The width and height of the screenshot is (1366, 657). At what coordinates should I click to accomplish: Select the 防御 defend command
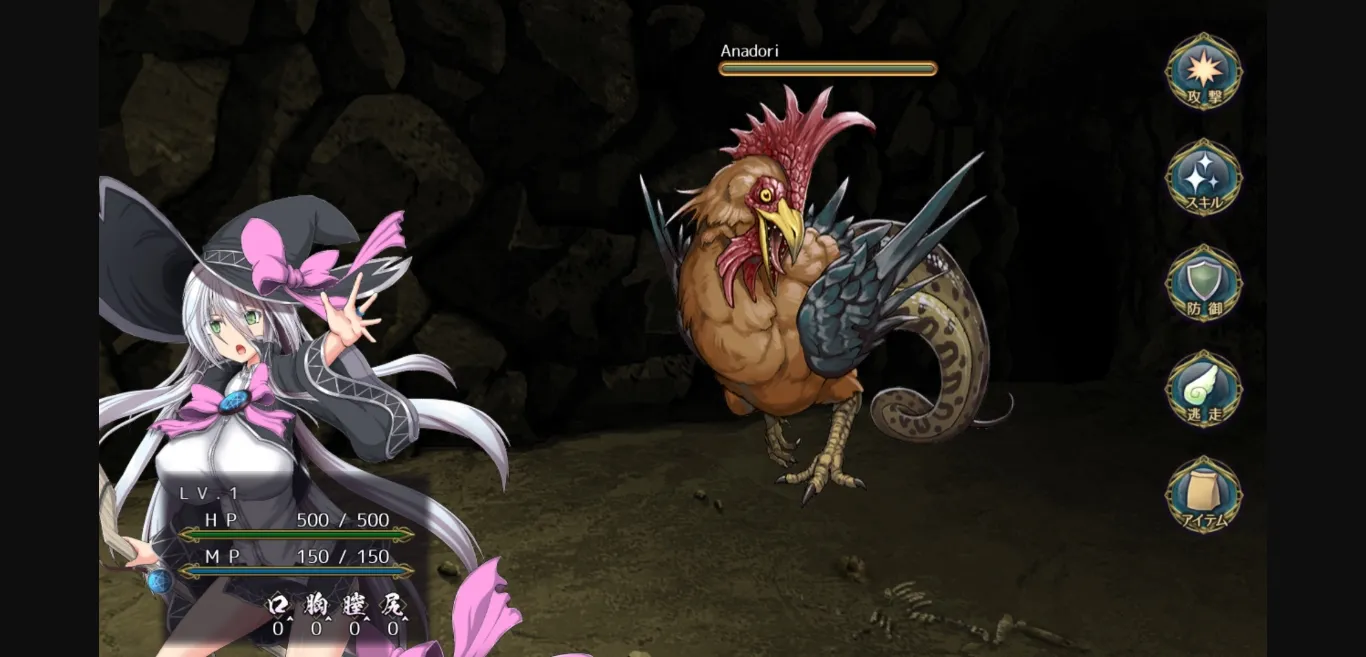pos(1204,284)
